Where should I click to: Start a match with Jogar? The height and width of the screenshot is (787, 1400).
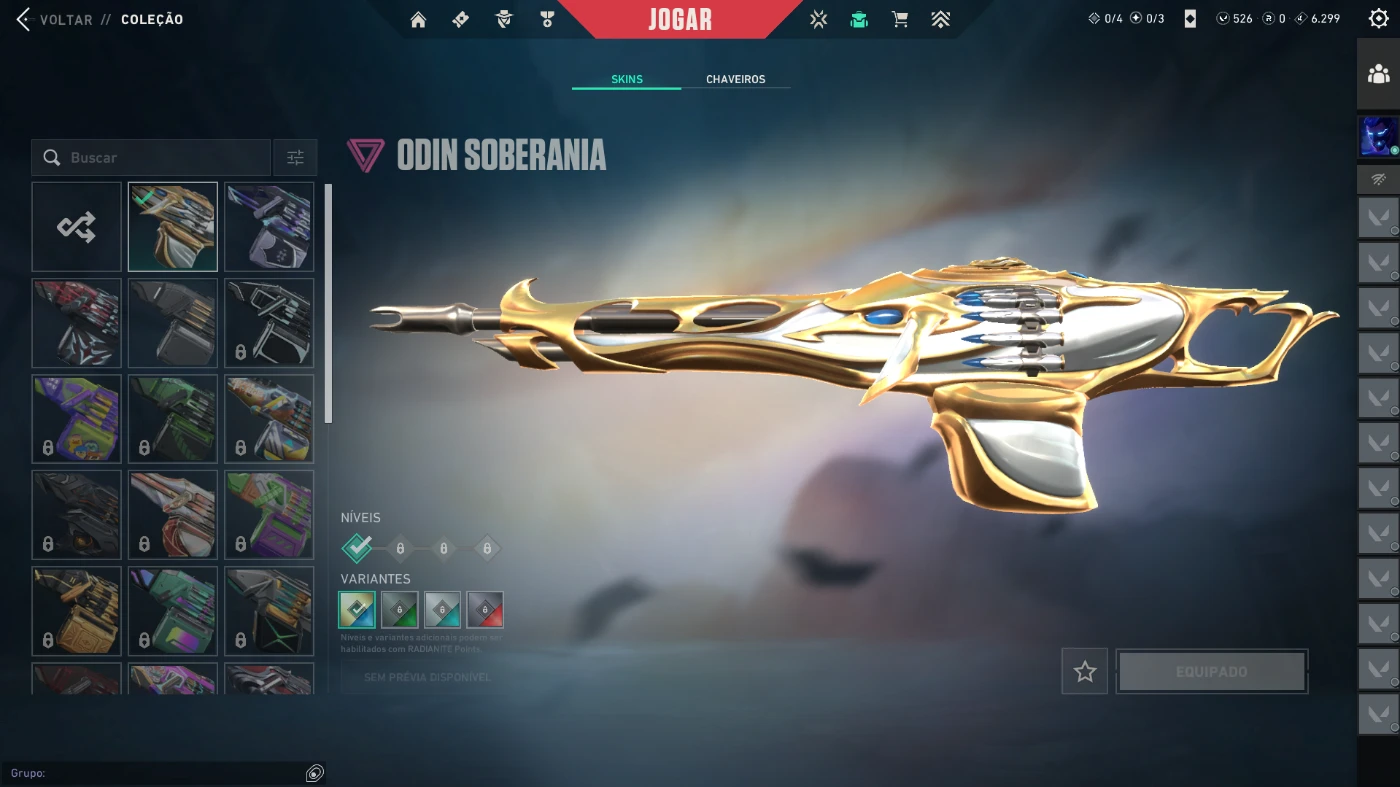680,19
